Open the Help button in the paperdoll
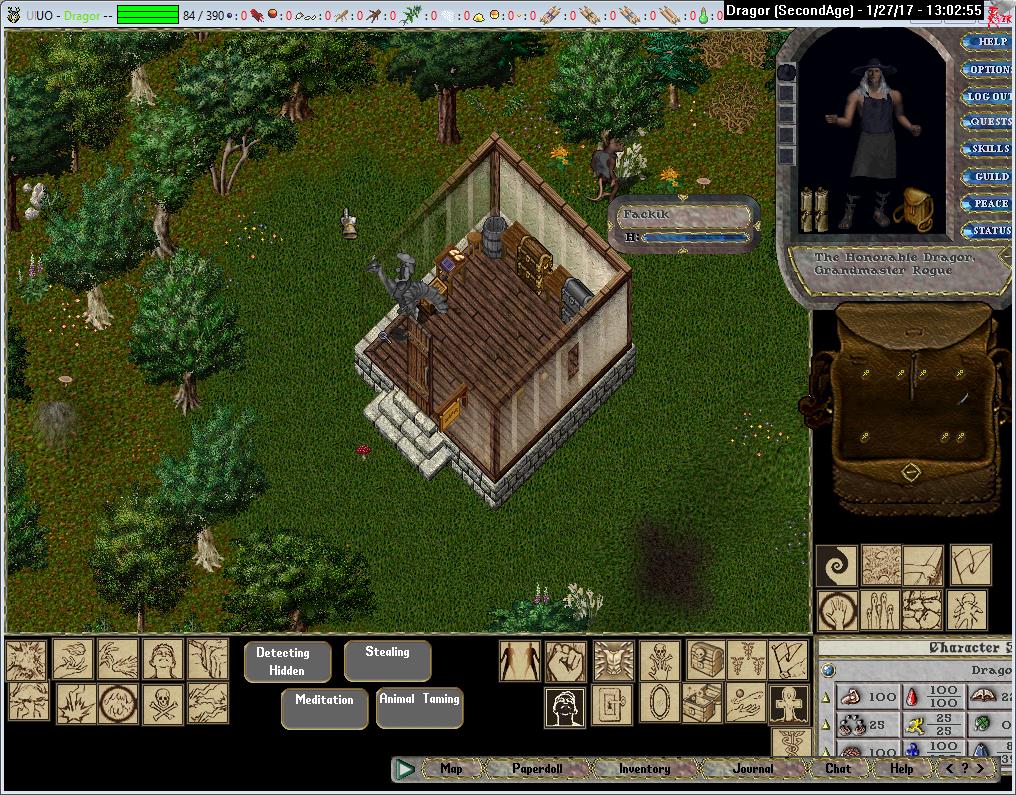This screenshot has height=795, width=1016. click(990, 41)
